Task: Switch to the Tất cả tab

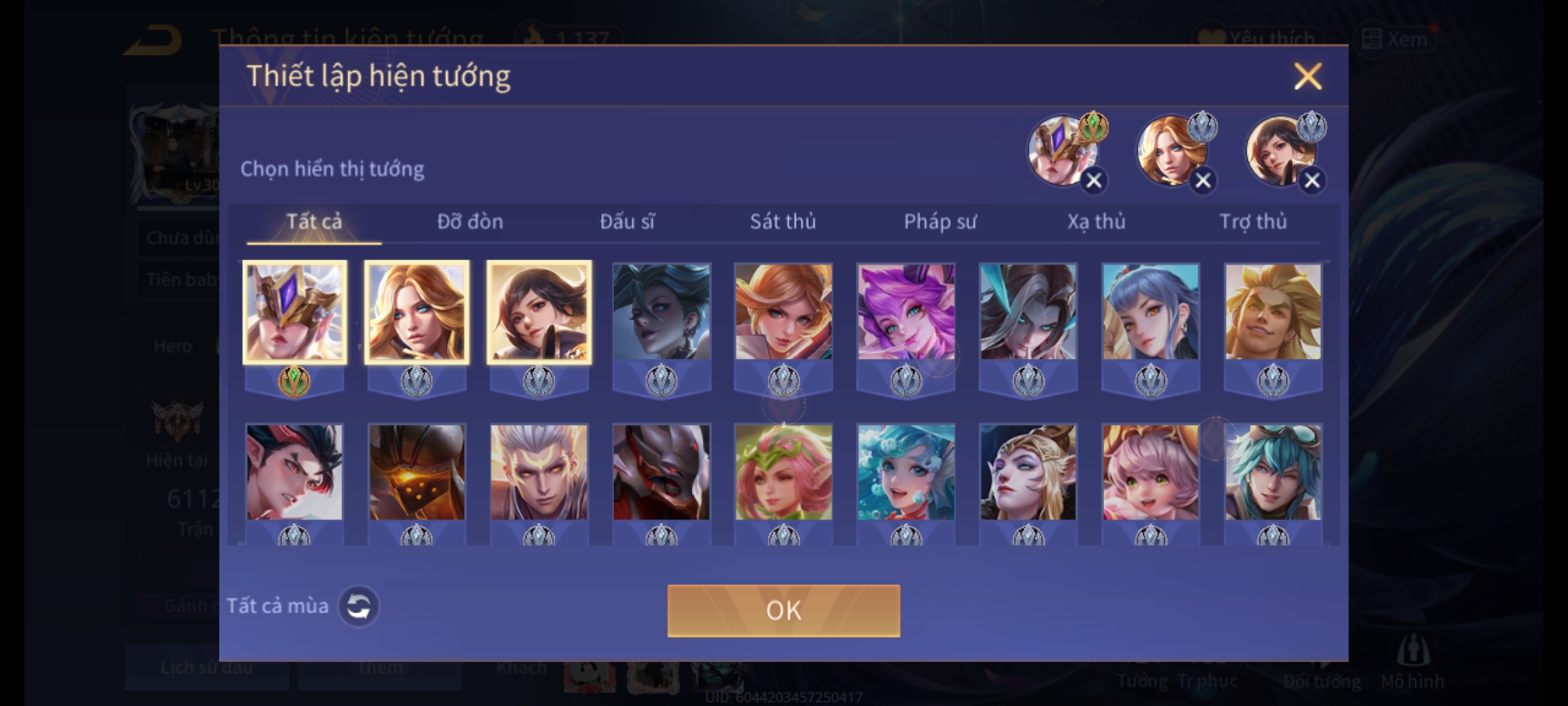Action: click(x=314, y=222)
